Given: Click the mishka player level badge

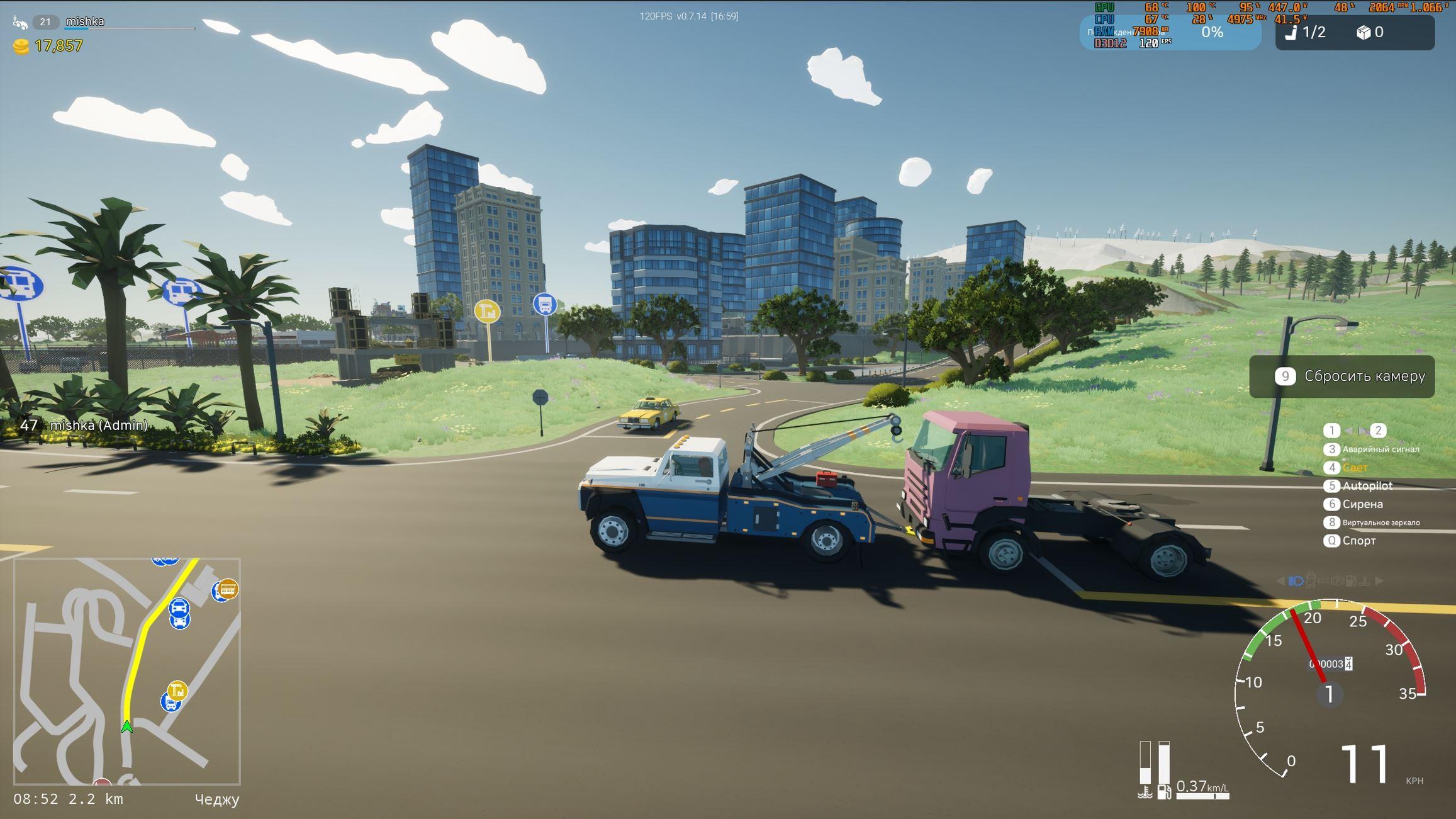Looking at the screenshot, I should tap(45, 22).
